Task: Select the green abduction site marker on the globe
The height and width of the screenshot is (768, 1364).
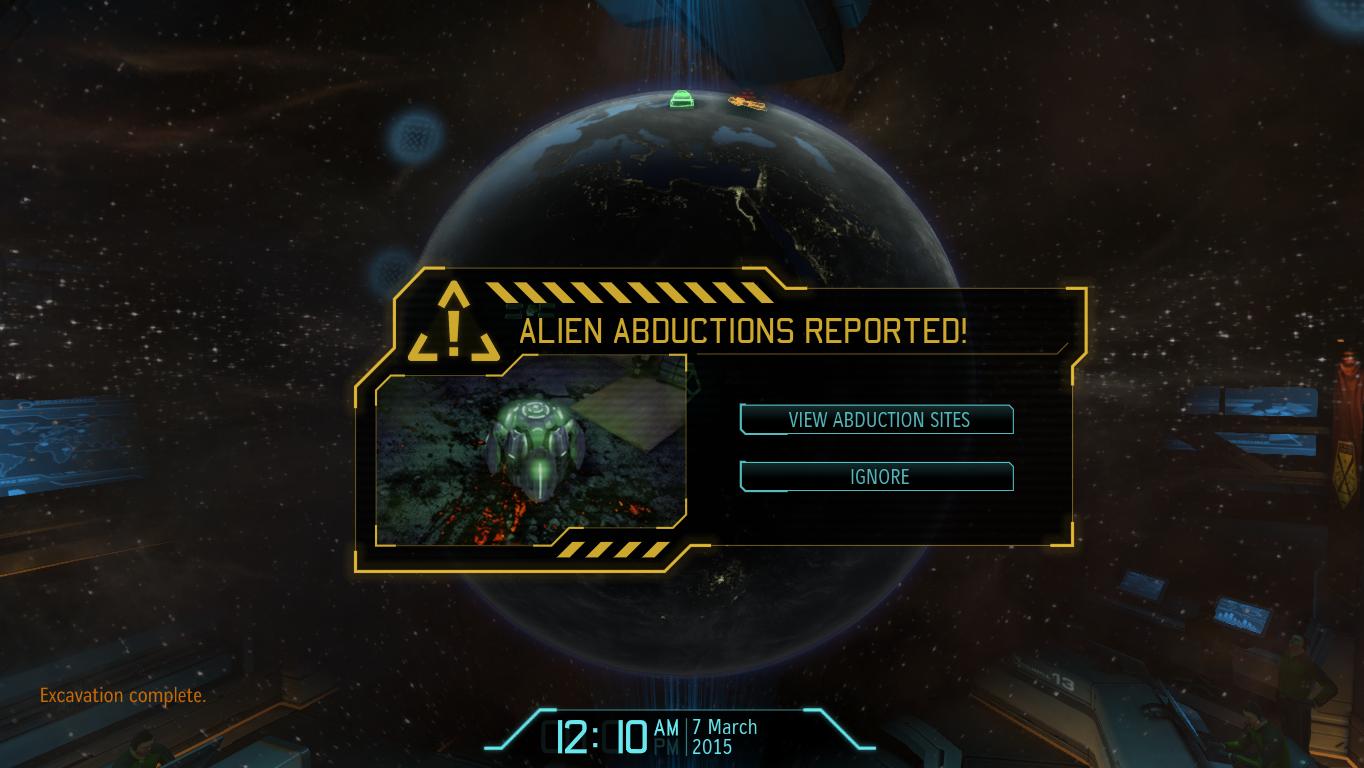Action: pyautogui.click(x=681, y=99)
